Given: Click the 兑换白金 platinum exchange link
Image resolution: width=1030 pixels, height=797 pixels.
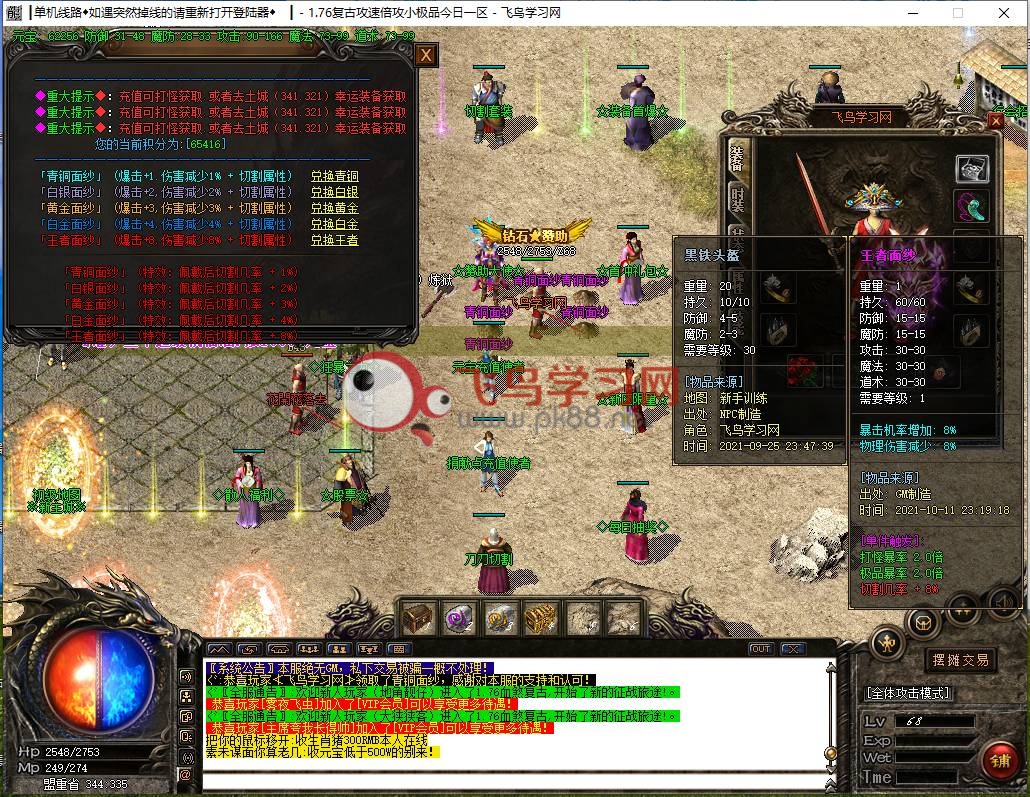Looking at the screenshot, I should [x=334, y=224].
